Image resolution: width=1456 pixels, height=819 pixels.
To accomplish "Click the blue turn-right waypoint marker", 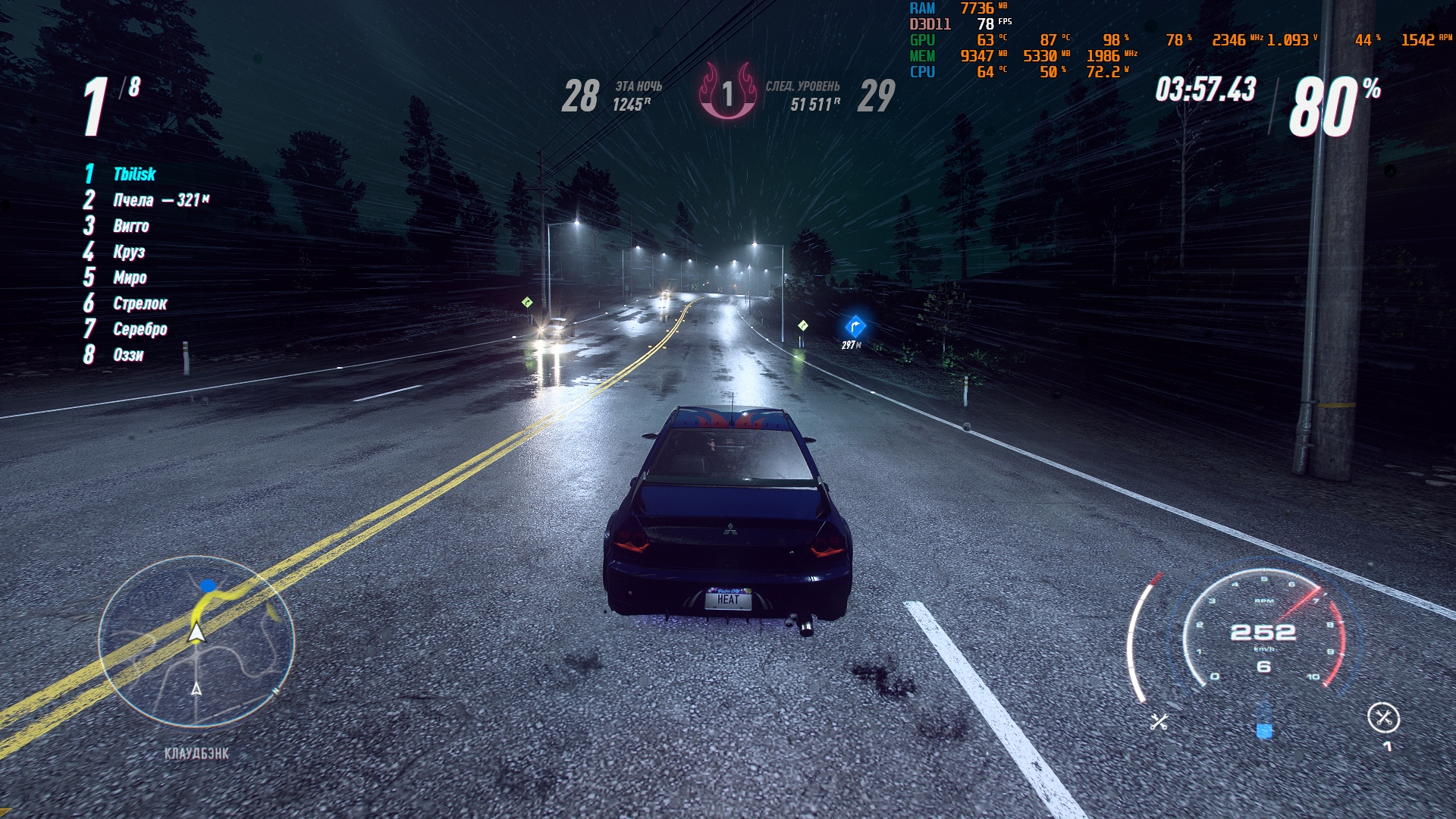I will [855, 327].
